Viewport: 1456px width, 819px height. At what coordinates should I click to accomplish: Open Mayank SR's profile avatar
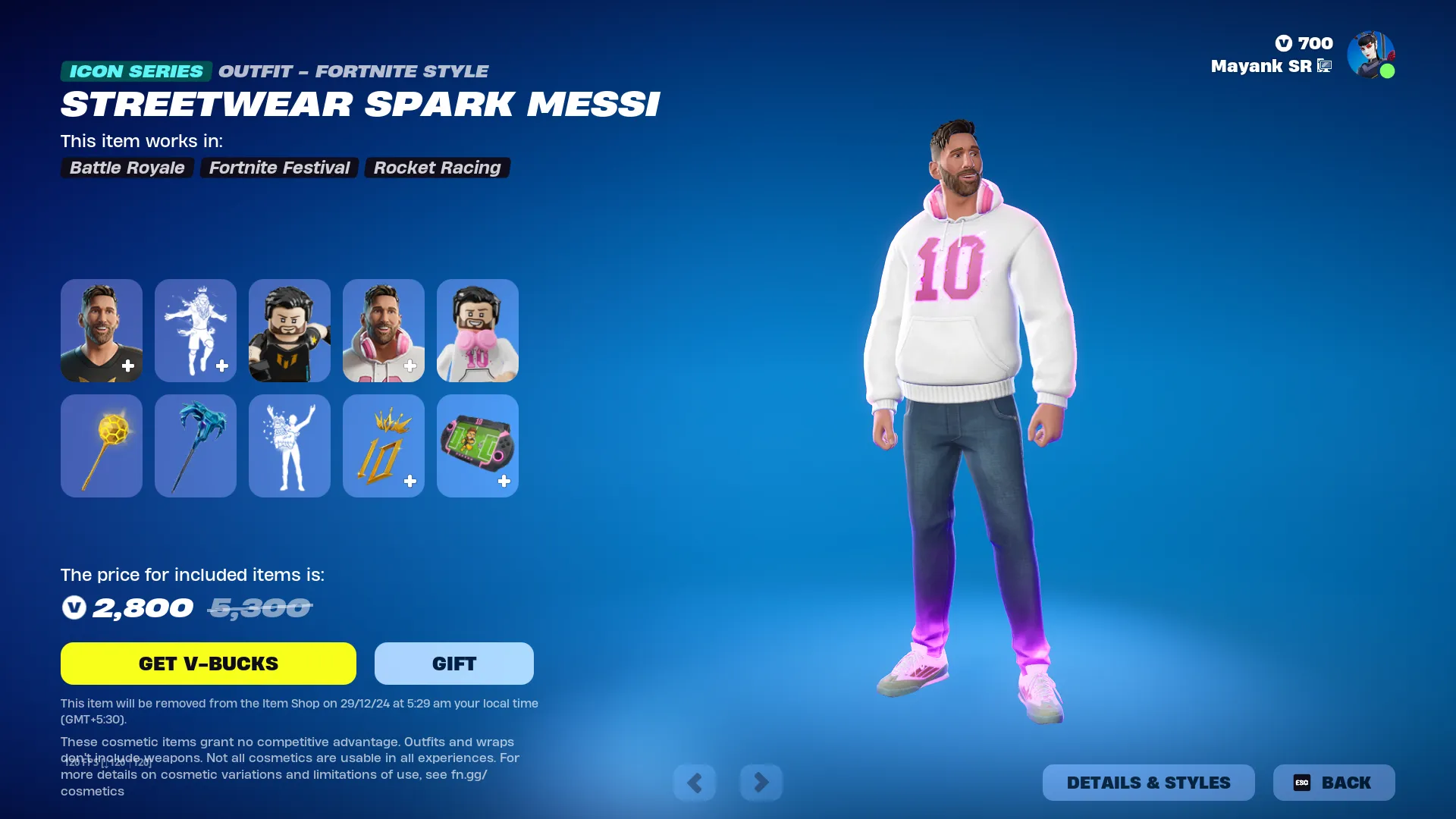[1372, 54]
